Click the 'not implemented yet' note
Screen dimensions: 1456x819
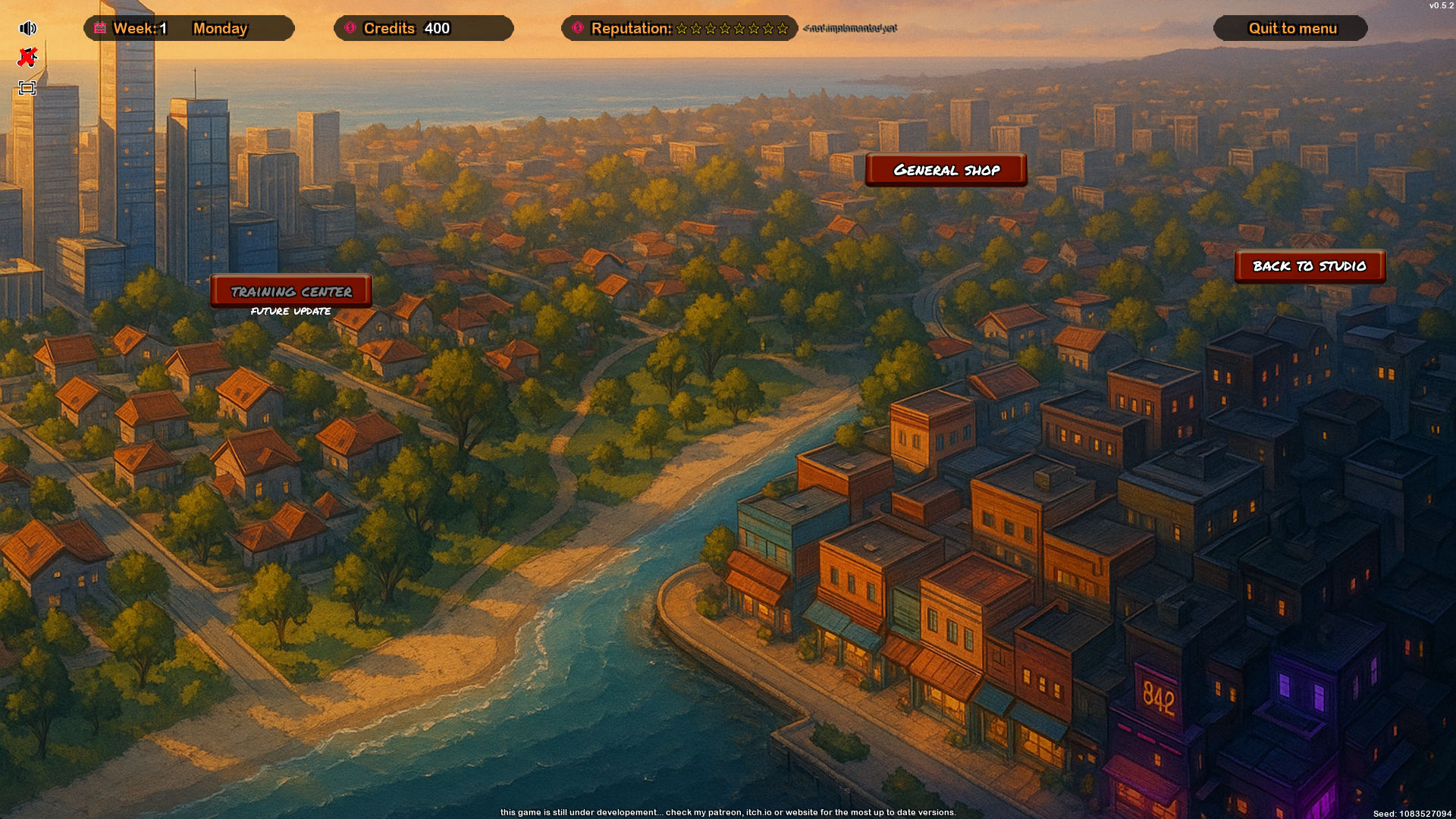(x=849, y=29)
